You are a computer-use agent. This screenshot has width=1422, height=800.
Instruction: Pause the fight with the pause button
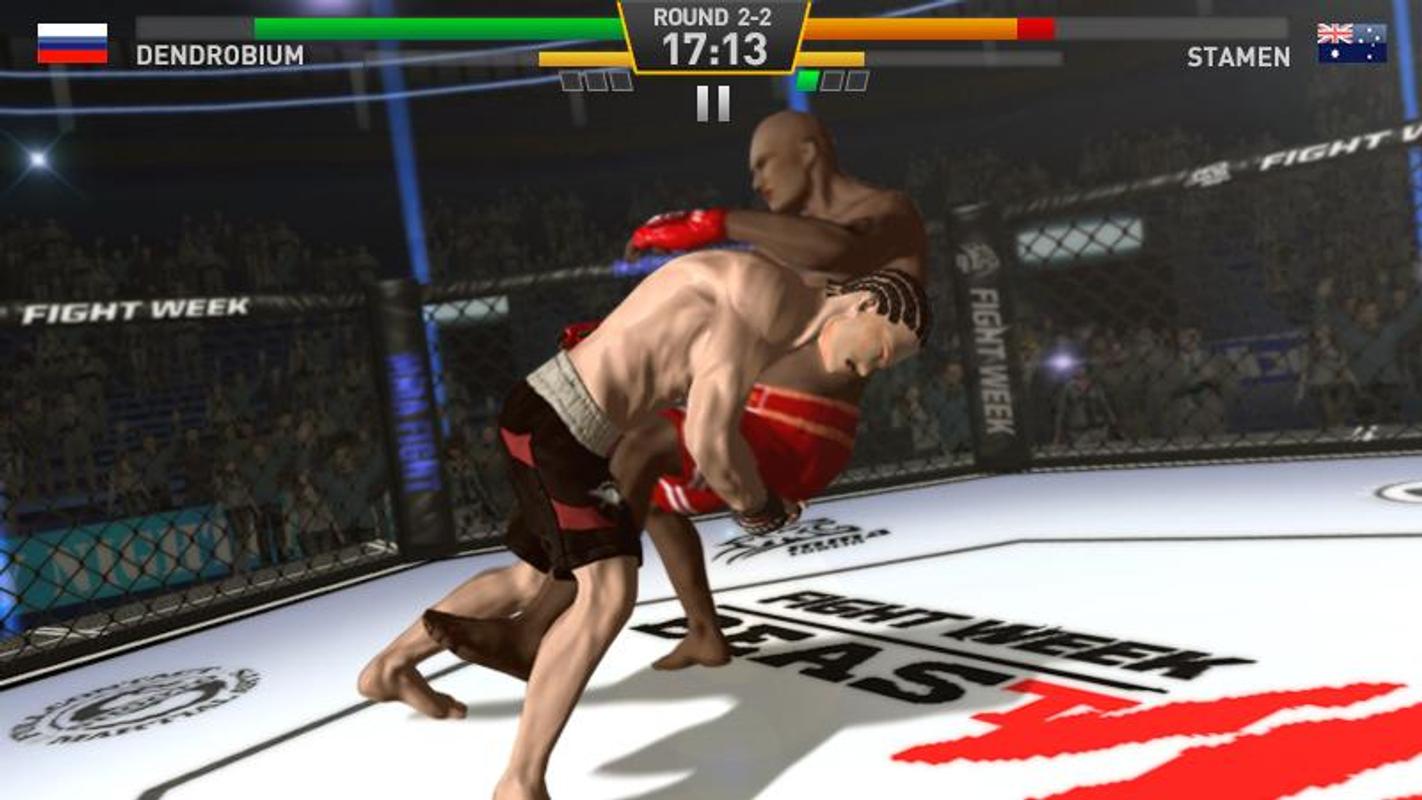point(712,103)
